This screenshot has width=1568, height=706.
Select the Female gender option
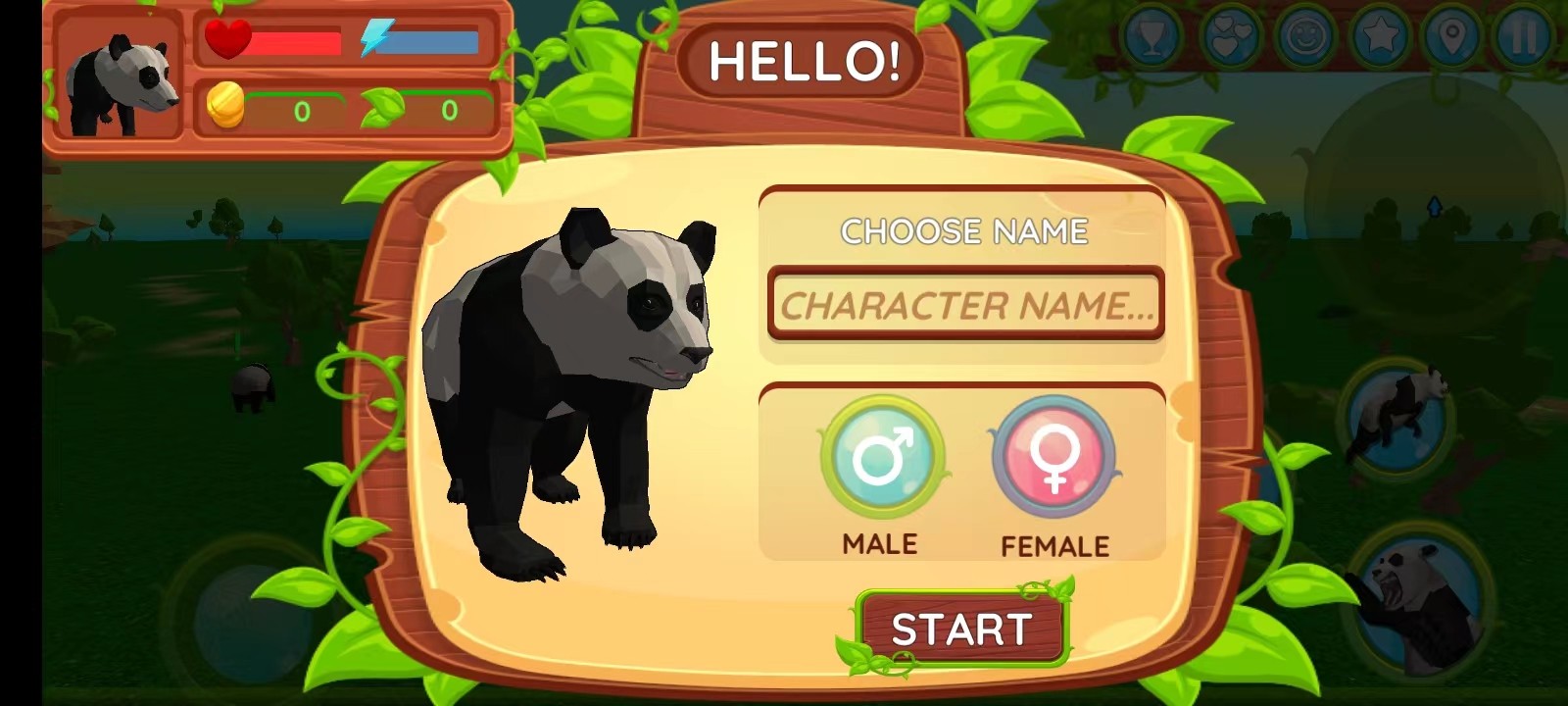(1053, 457)
